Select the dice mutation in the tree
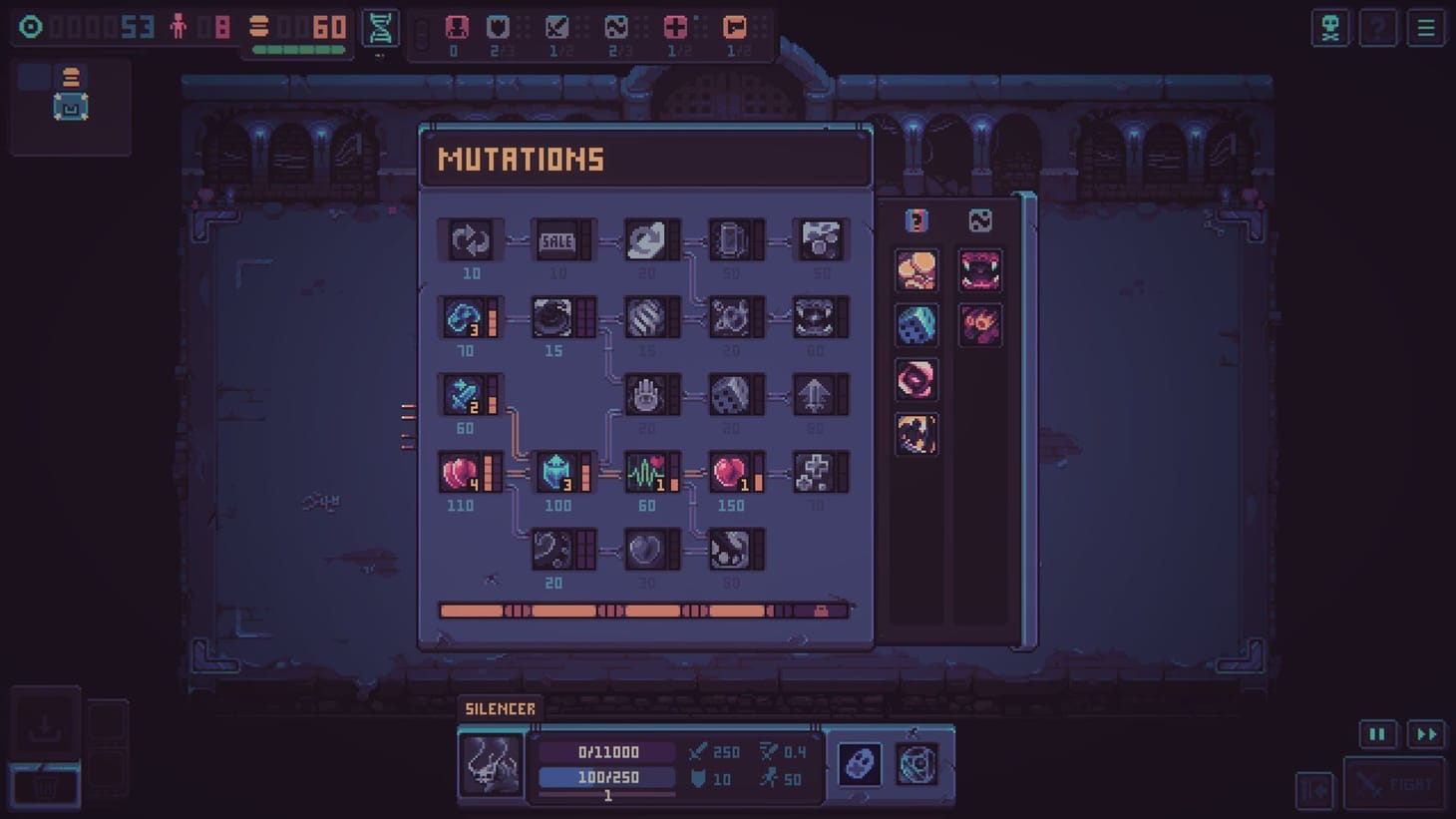Viewport: 1456px width, 819px height. click(734, 394)
